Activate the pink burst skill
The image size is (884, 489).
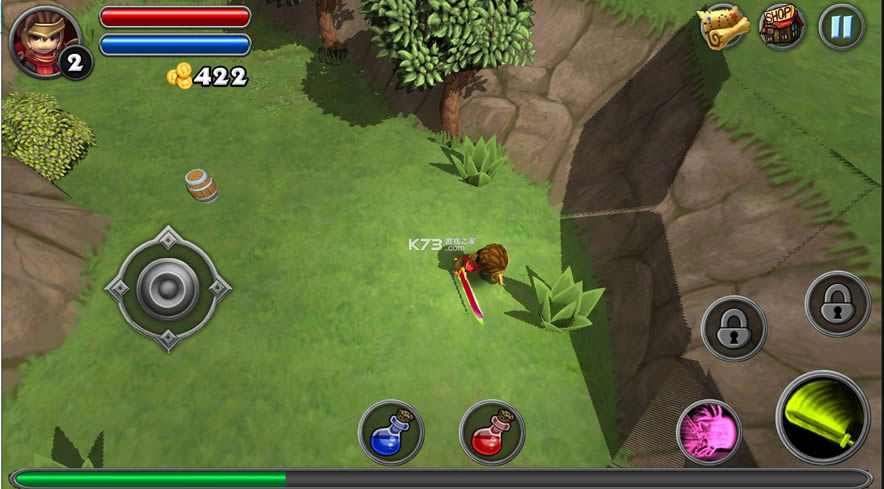pyautogui.click(x=709, y=432)
